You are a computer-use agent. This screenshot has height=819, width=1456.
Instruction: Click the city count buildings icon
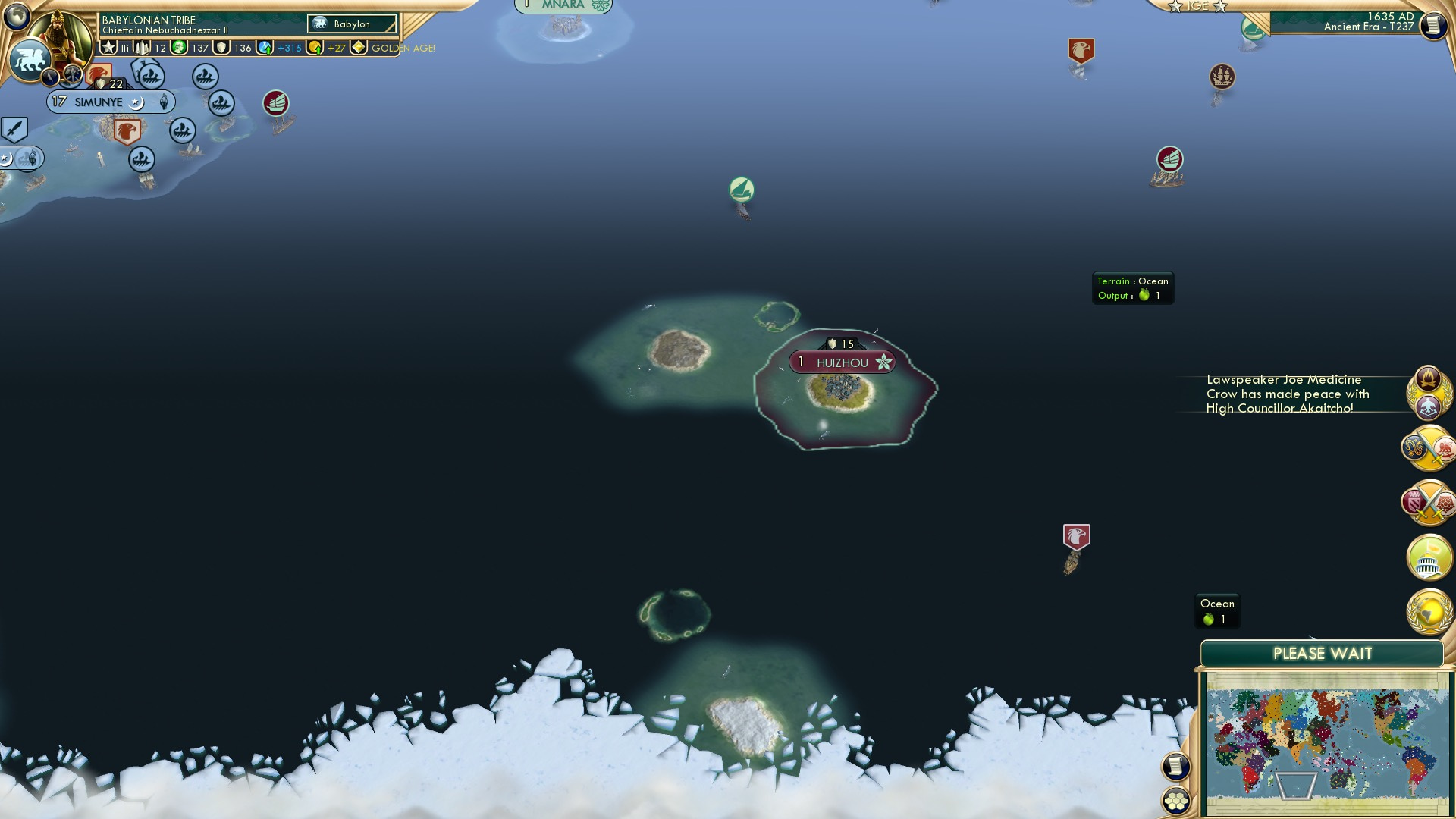tap(142, 47)
